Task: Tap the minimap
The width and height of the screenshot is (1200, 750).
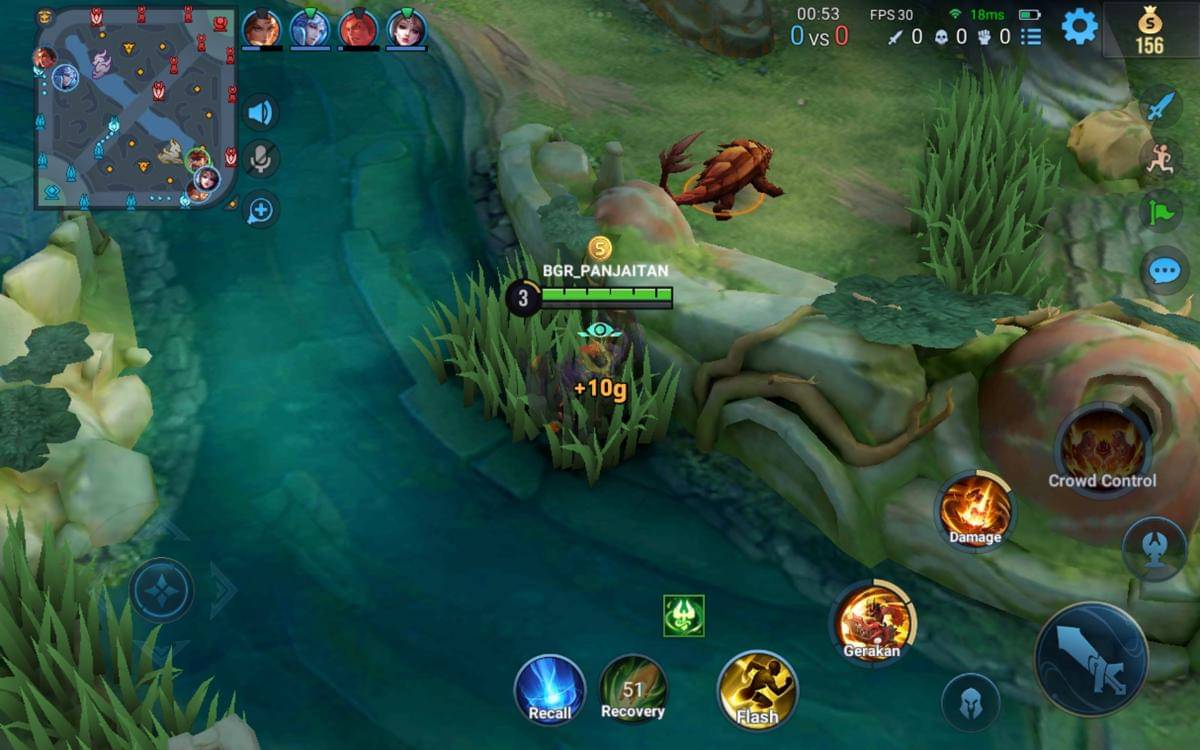Action: tap(137, 108)
